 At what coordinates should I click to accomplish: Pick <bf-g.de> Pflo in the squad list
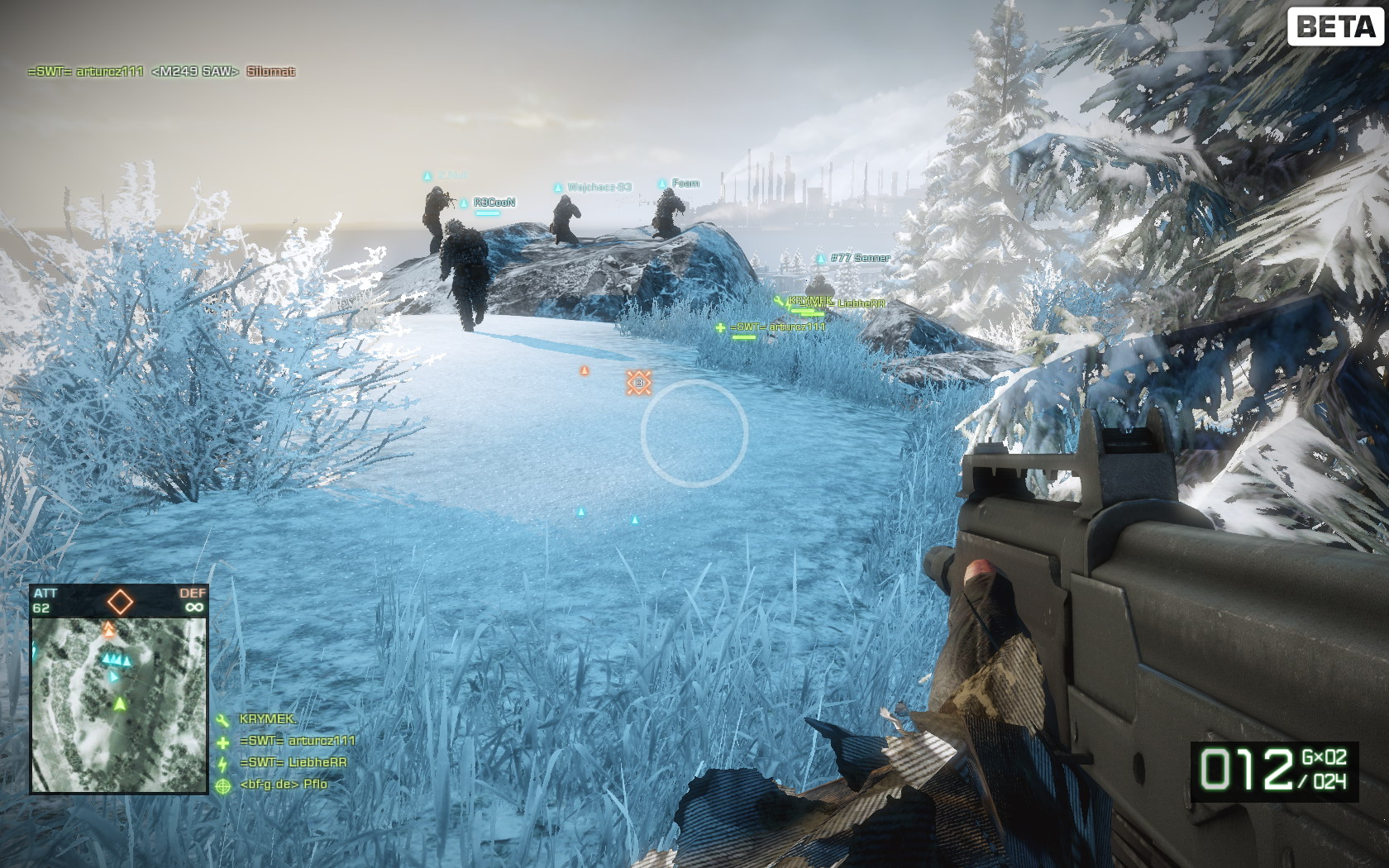[x=283, y=784]
